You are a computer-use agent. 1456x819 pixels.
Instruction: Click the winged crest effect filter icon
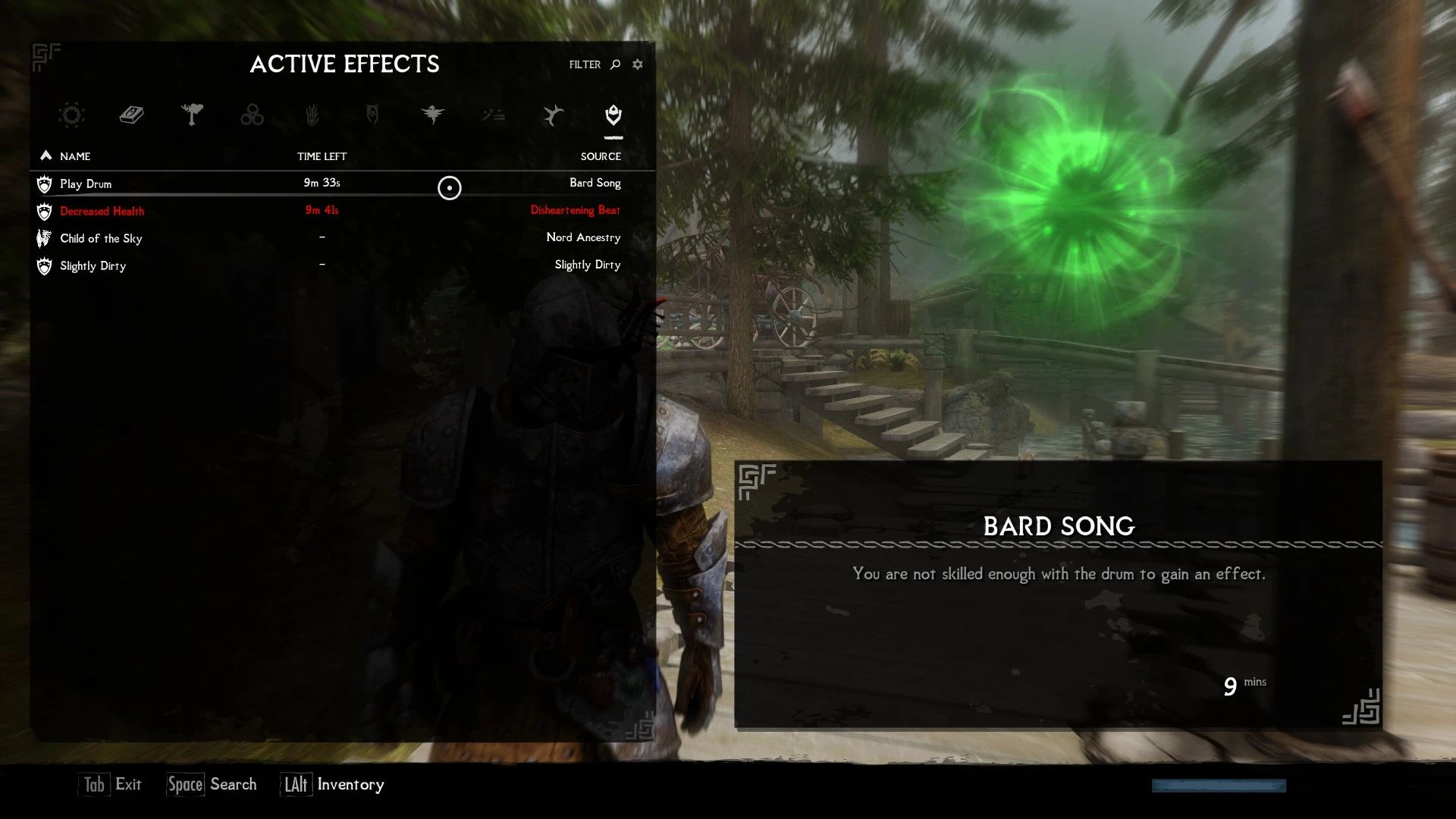point(435,115)
